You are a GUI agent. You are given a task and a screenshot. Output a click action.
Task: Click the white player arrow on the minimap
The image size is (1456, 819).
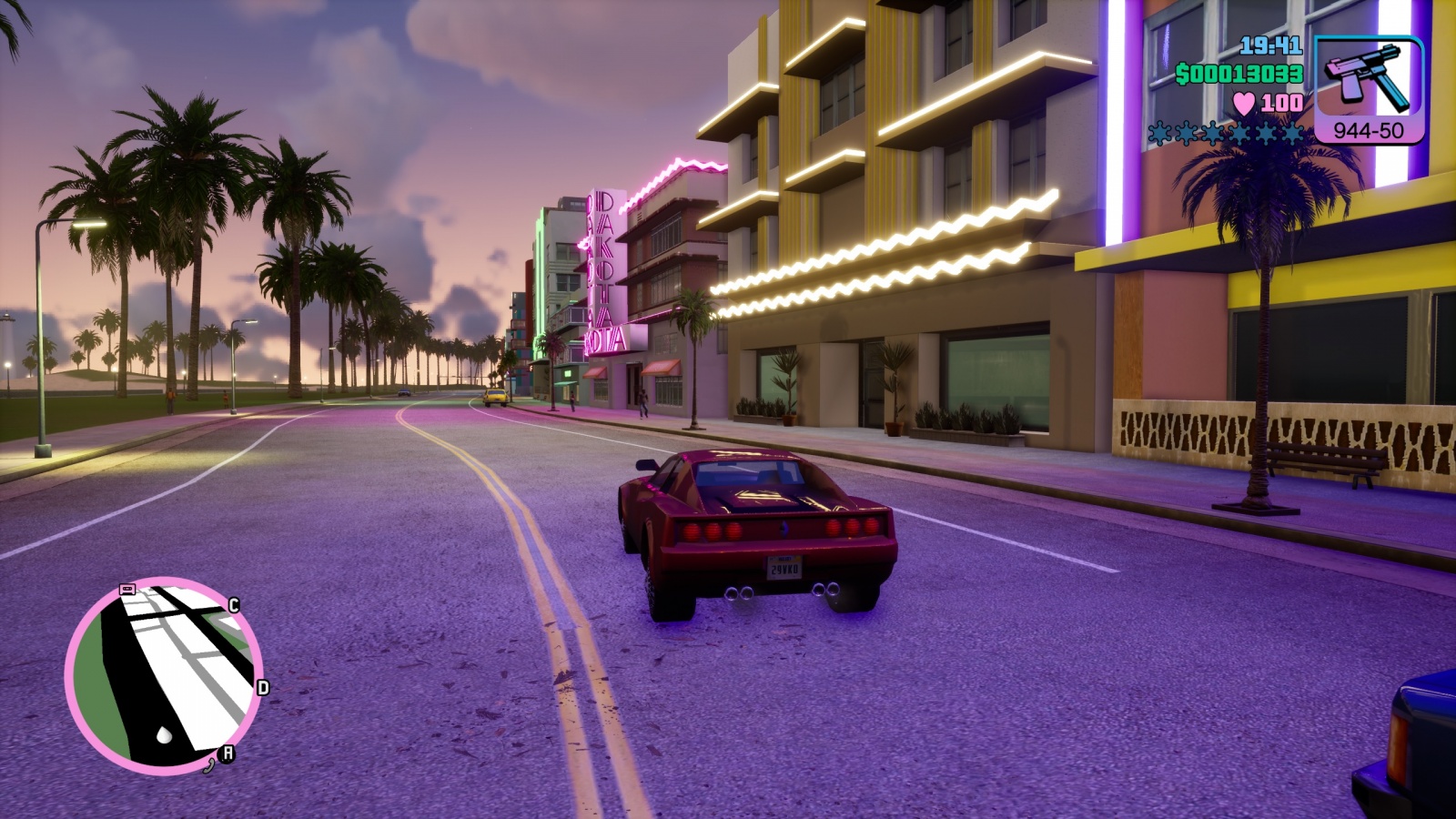coord(164,733)
